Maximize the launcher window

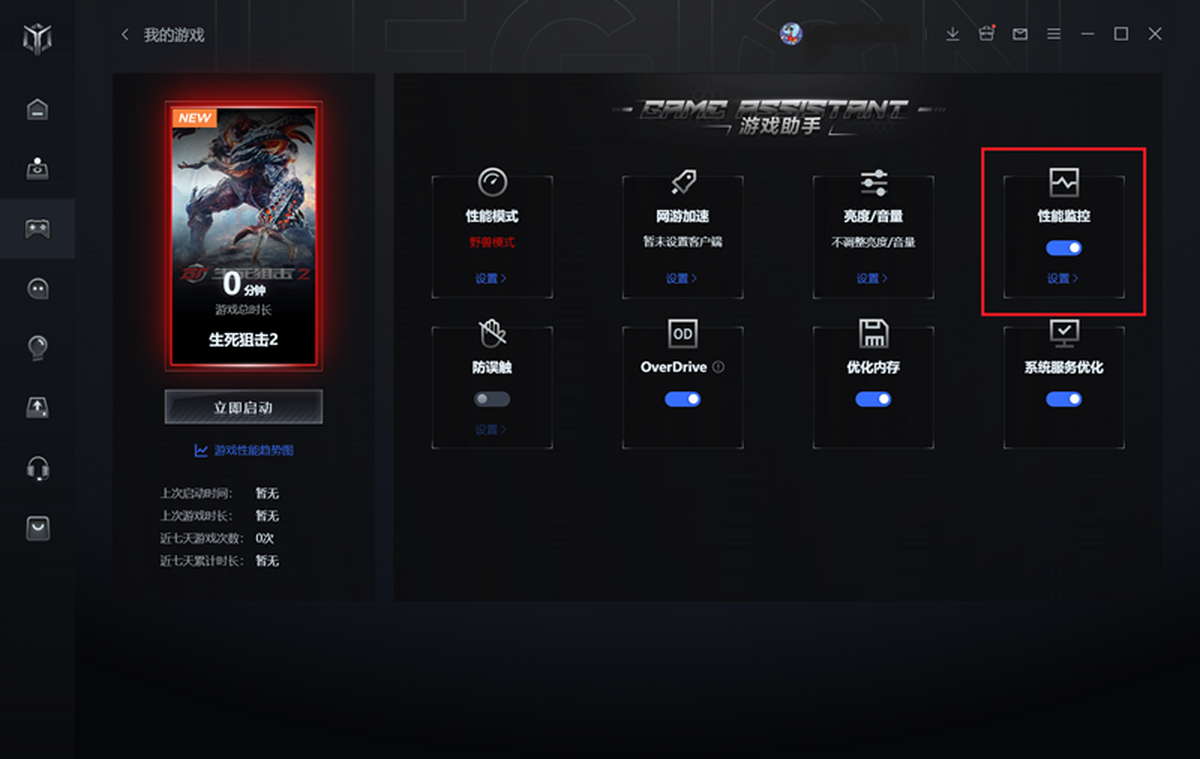coord(1121,34)
